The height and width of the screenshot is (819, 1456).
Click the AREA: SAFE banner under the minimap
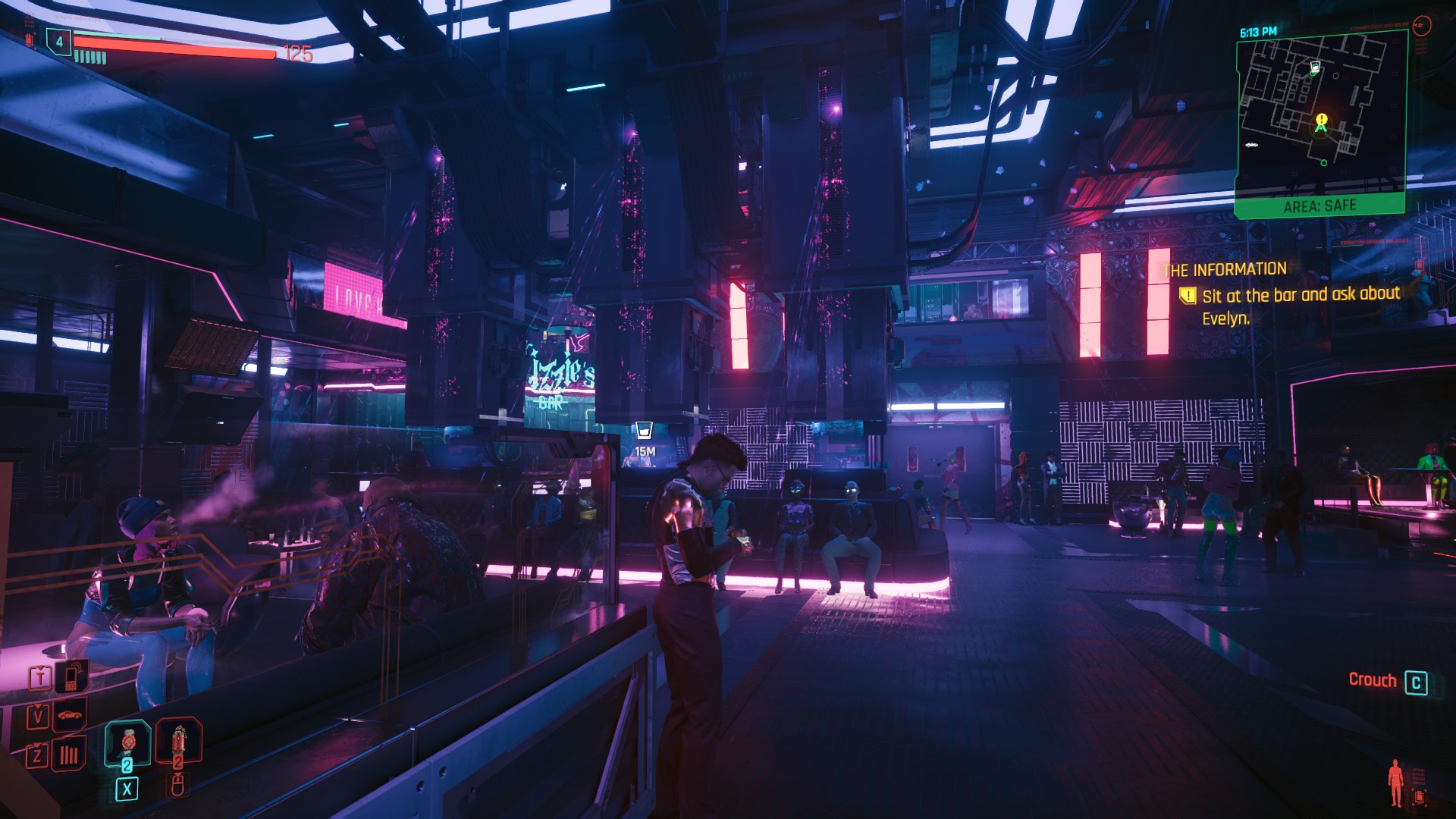pyautogui.click(x=1320, y=205)
